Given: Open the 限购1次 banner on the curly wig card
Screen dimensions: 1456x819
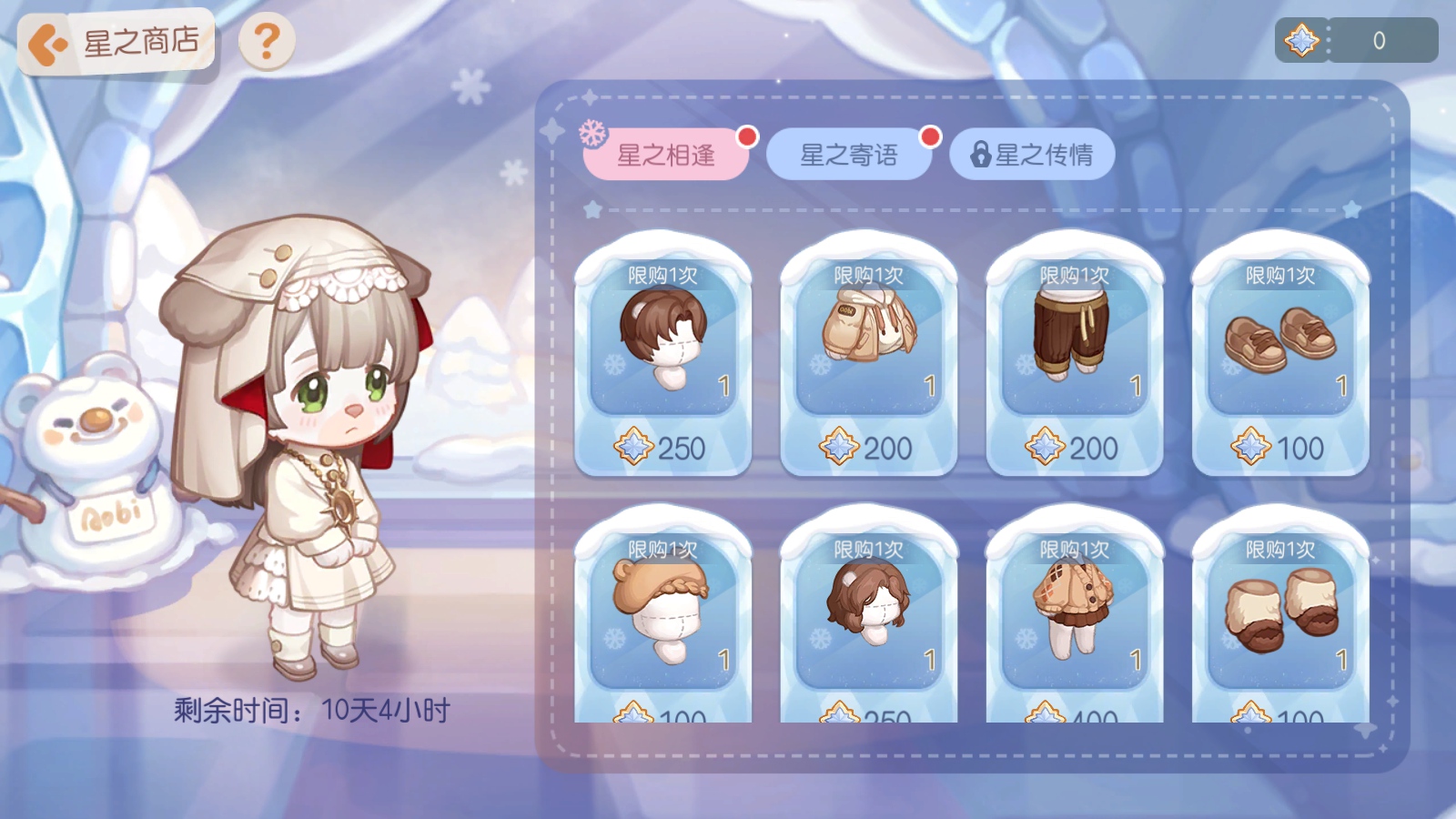Looking at the screenshot, I should (x=870, y=546).
